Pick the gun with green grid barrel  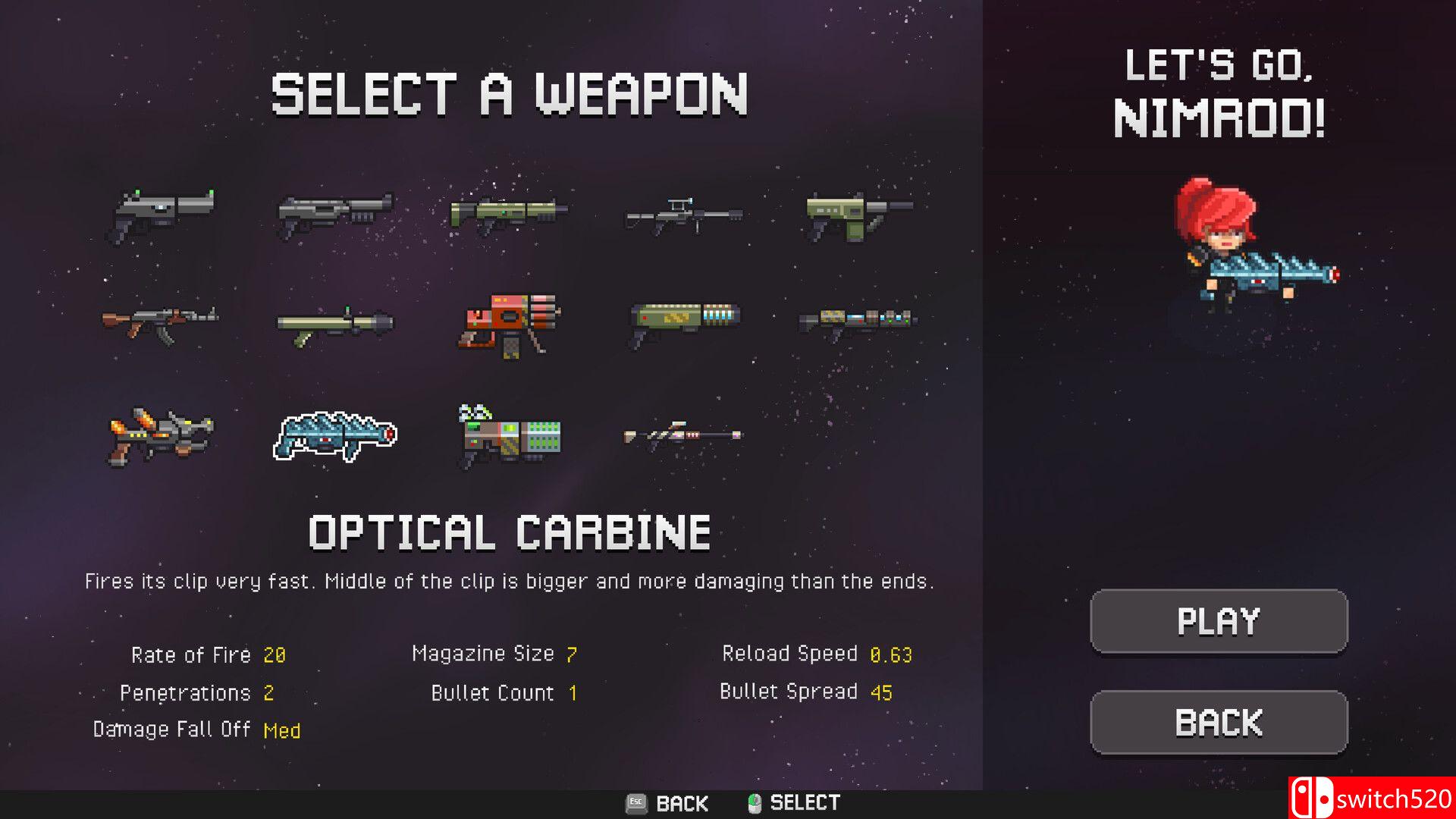tap(510, 436)
